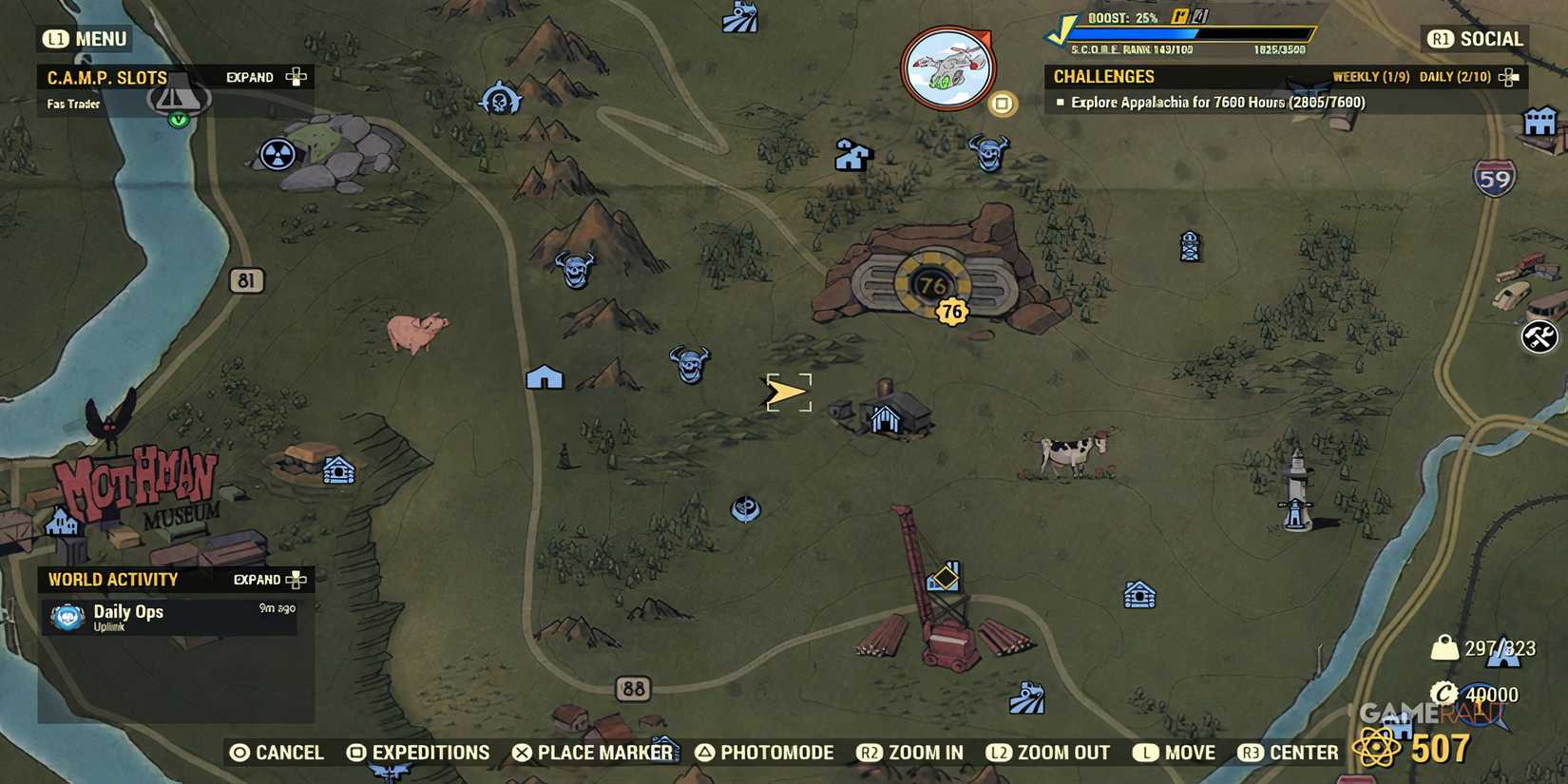
Task: Click the Daily Ops Uplink icon
Action: coord(66,618)
